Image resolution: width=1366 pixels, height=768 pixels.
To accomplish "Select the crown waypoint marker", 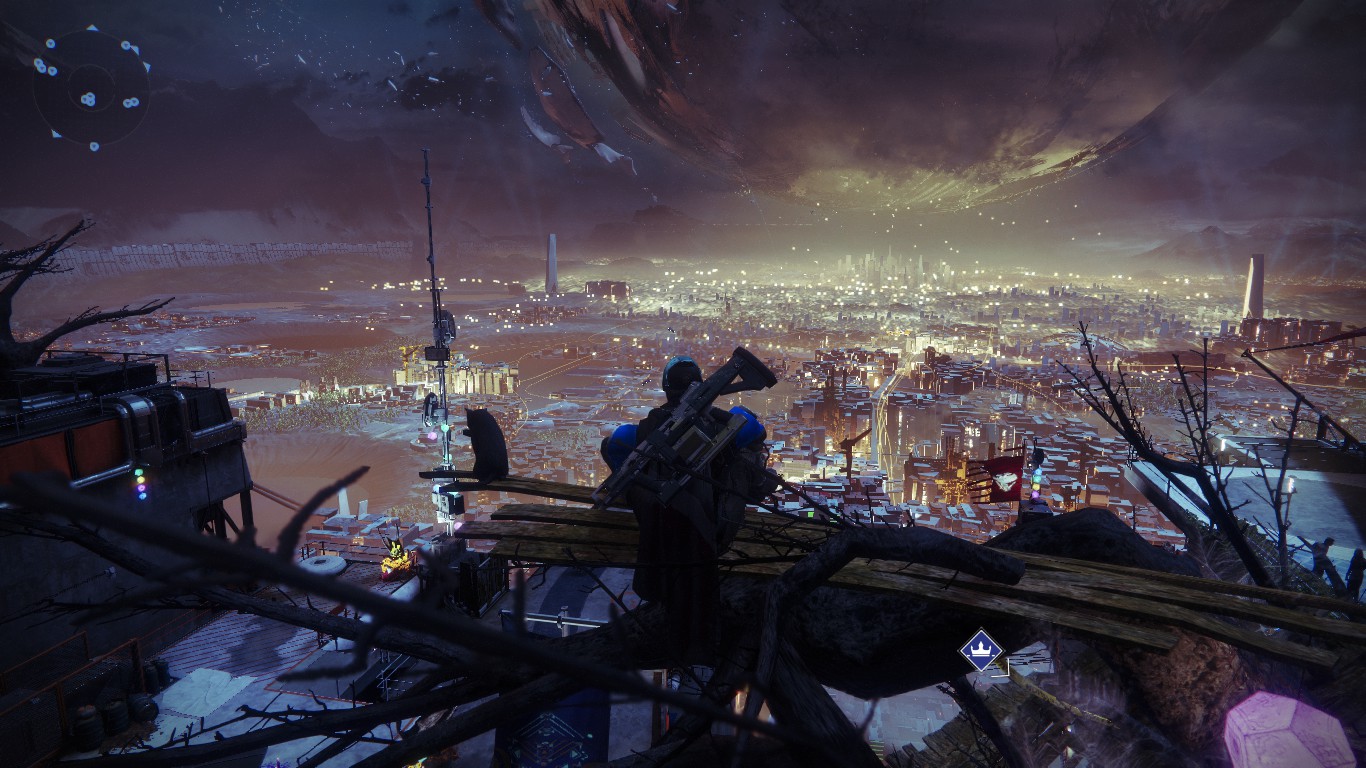I will (x=980, y=650).
